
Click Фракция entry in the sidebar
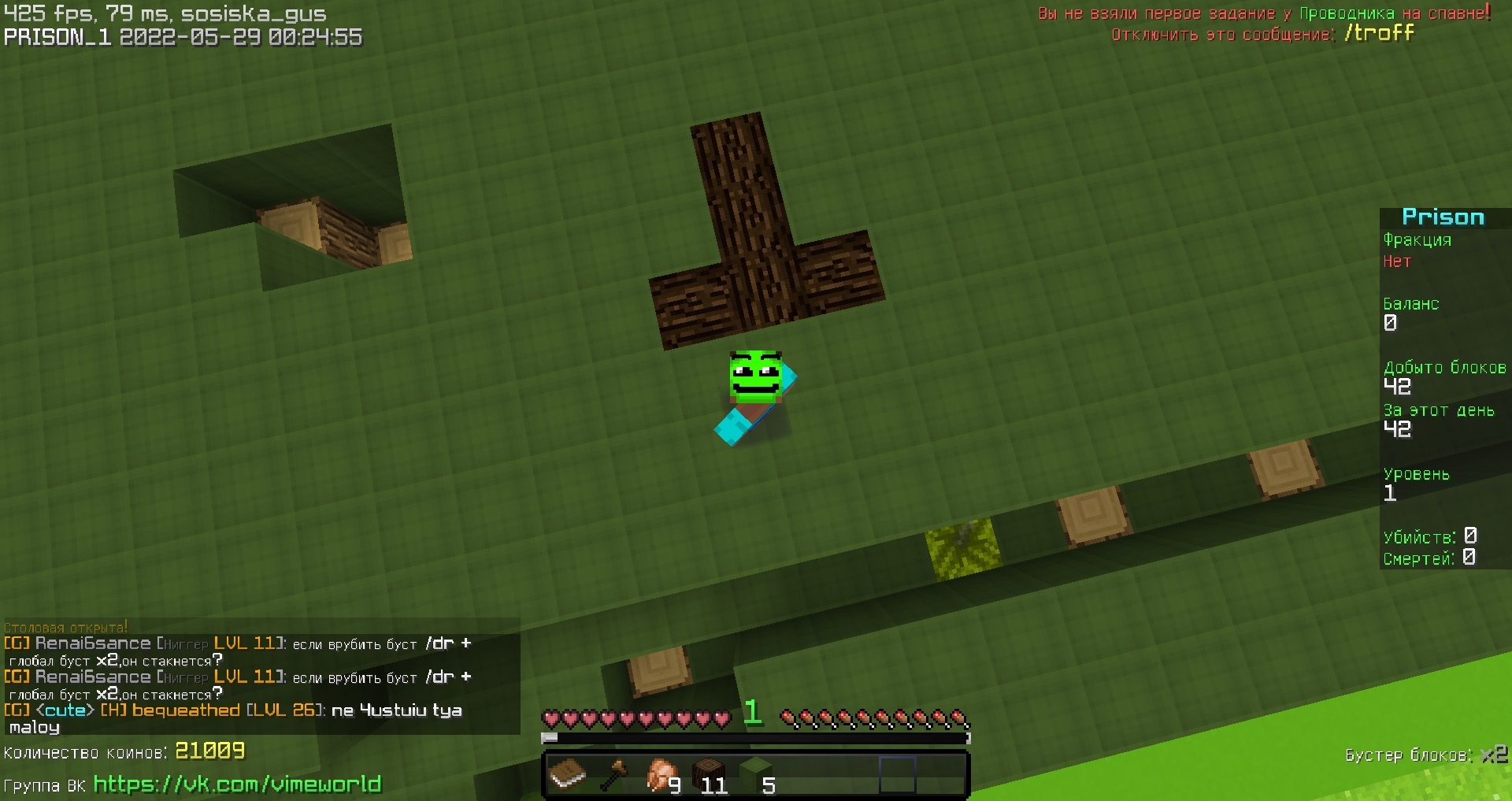point(1417,240)
